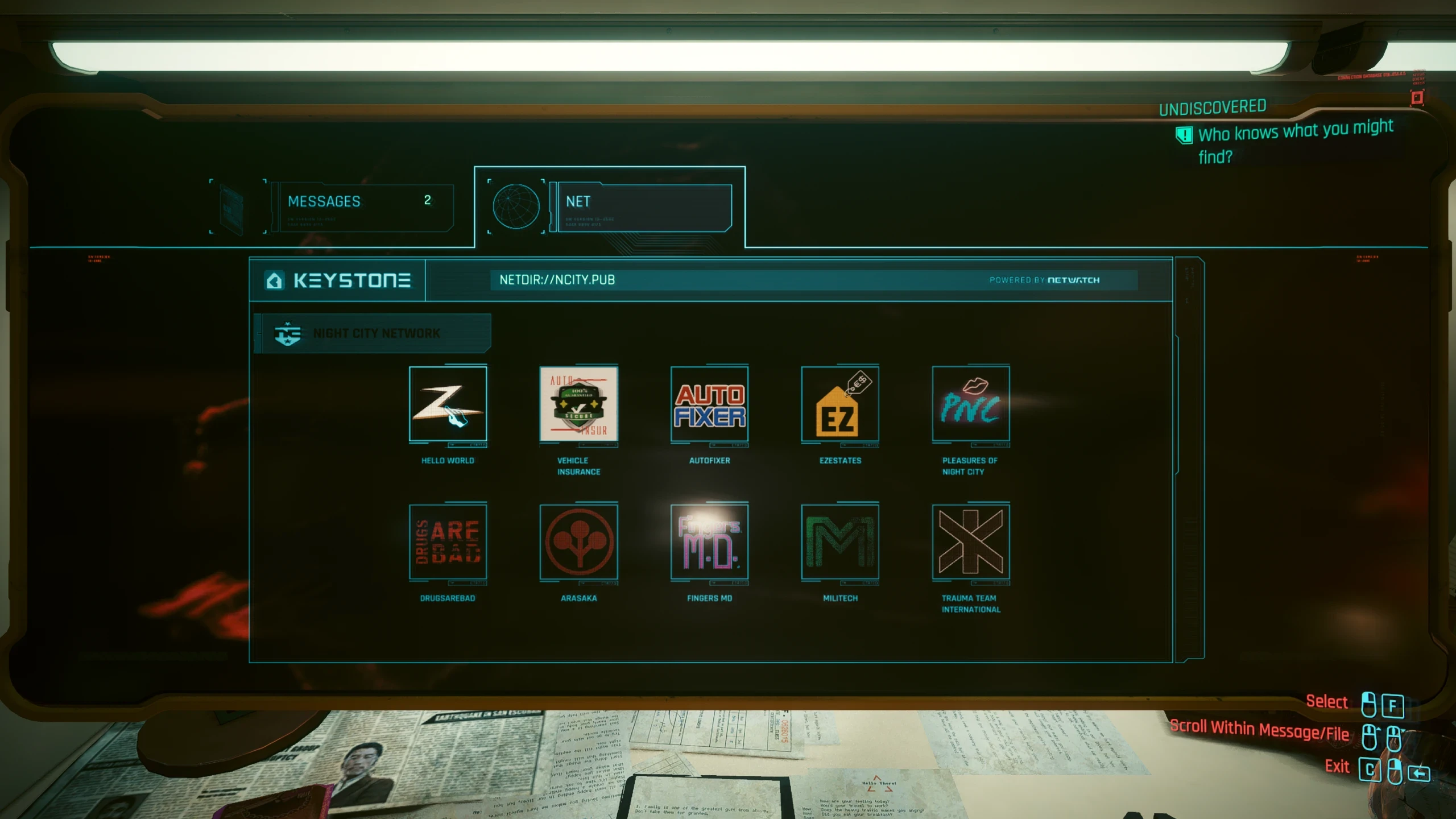Select the Arasaka corporate site
The height and width of the screenshot is (819, 1456).
click(x=578, y=542)
